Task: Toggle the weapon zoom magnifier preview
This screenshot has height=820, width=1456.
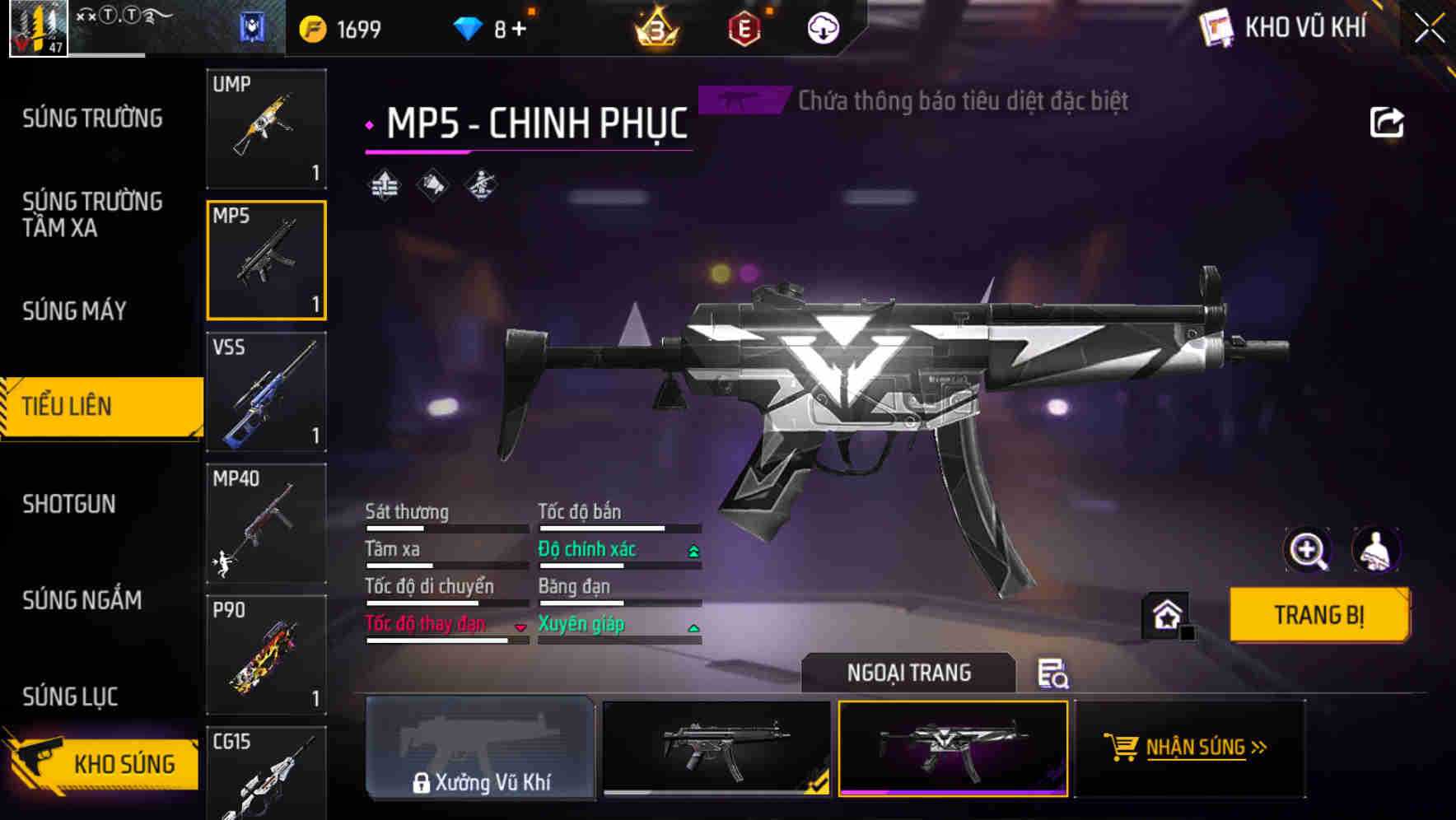Action: [x=1307, y=550]
